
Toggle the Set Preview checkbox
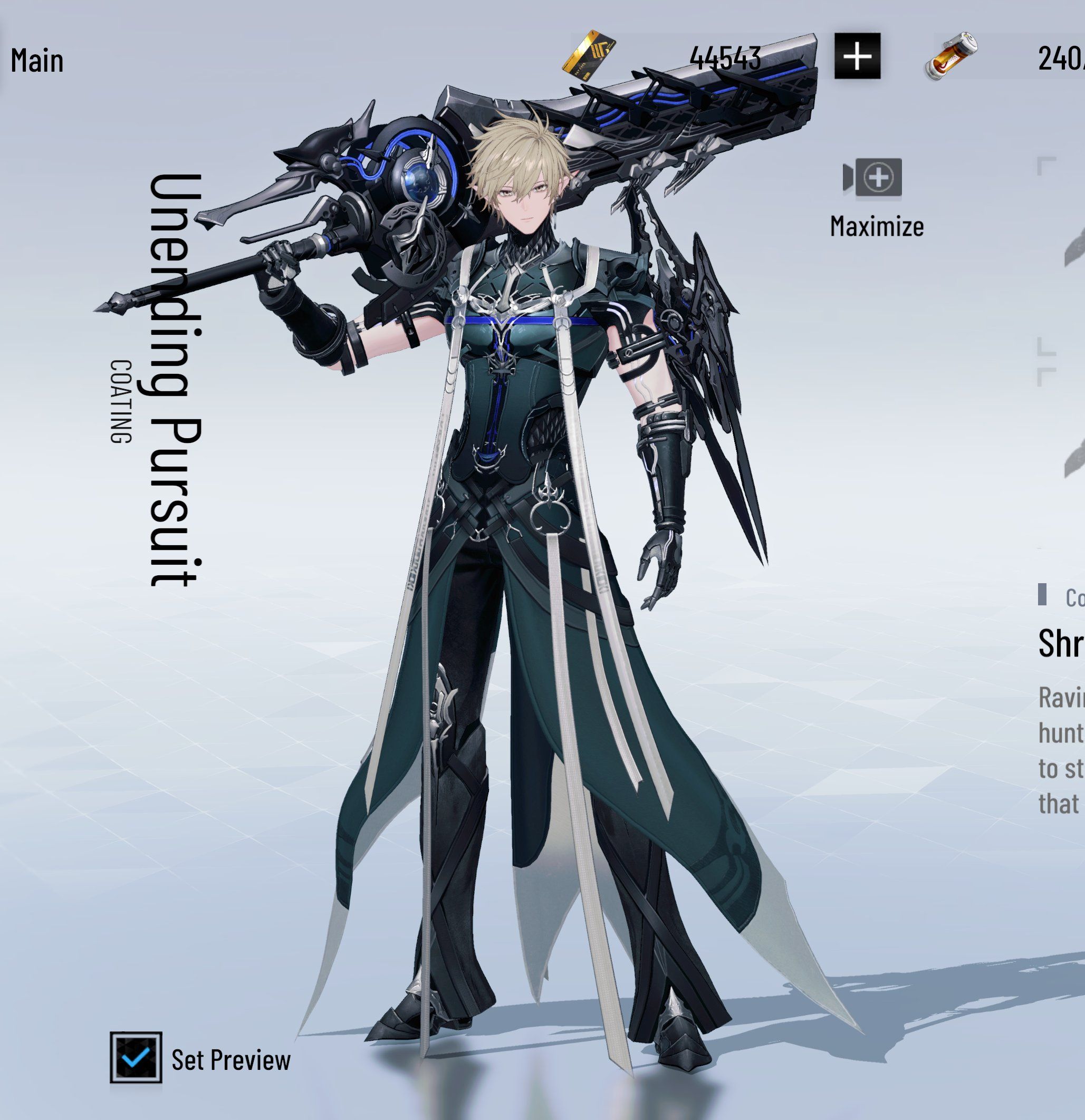pos(136,1057)
